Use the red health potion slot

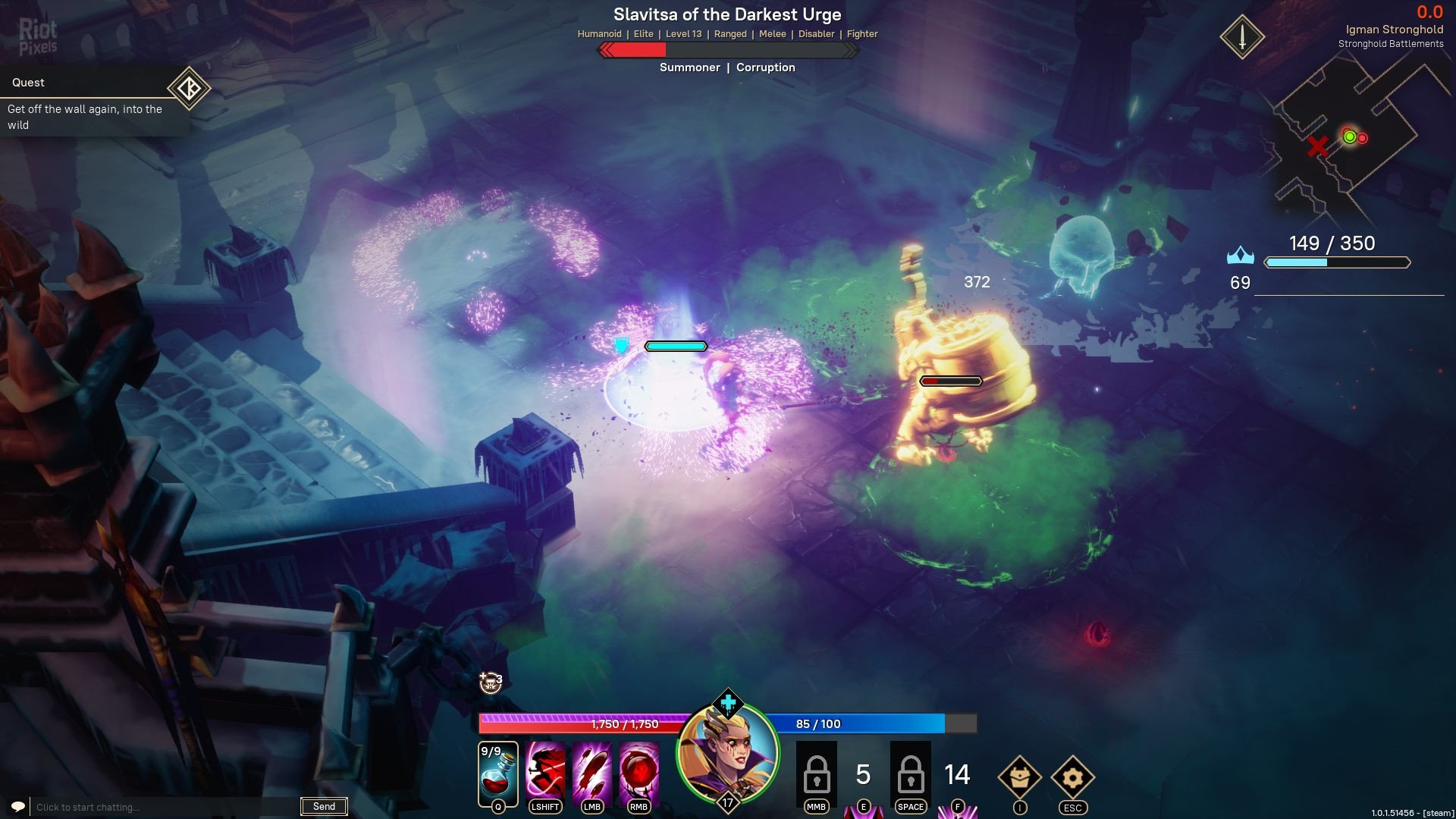[x=498, y=773]
